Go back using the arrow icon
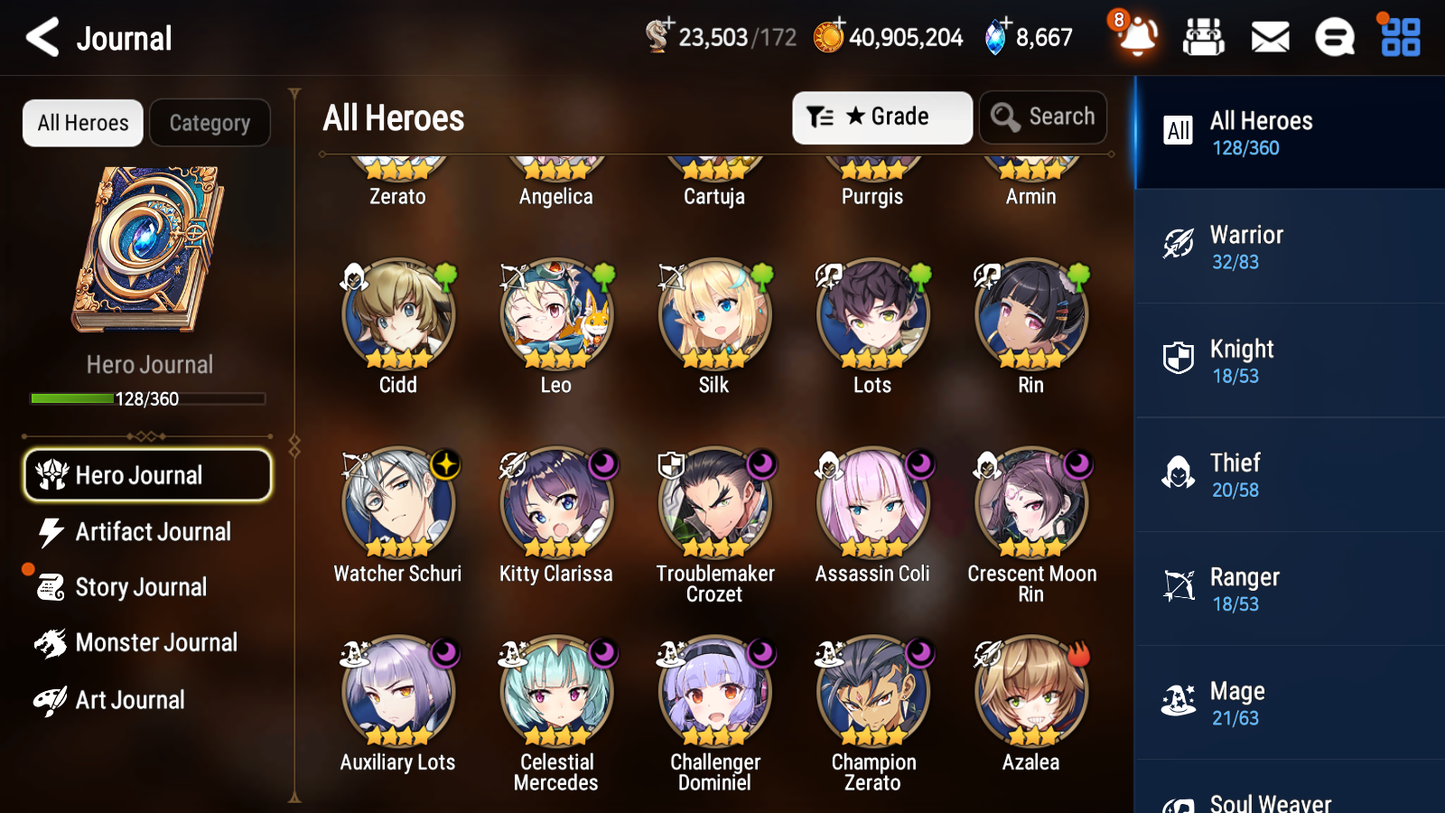This screenshot has height=813, width=1445. pyautogui.click(x=42, y=37)
